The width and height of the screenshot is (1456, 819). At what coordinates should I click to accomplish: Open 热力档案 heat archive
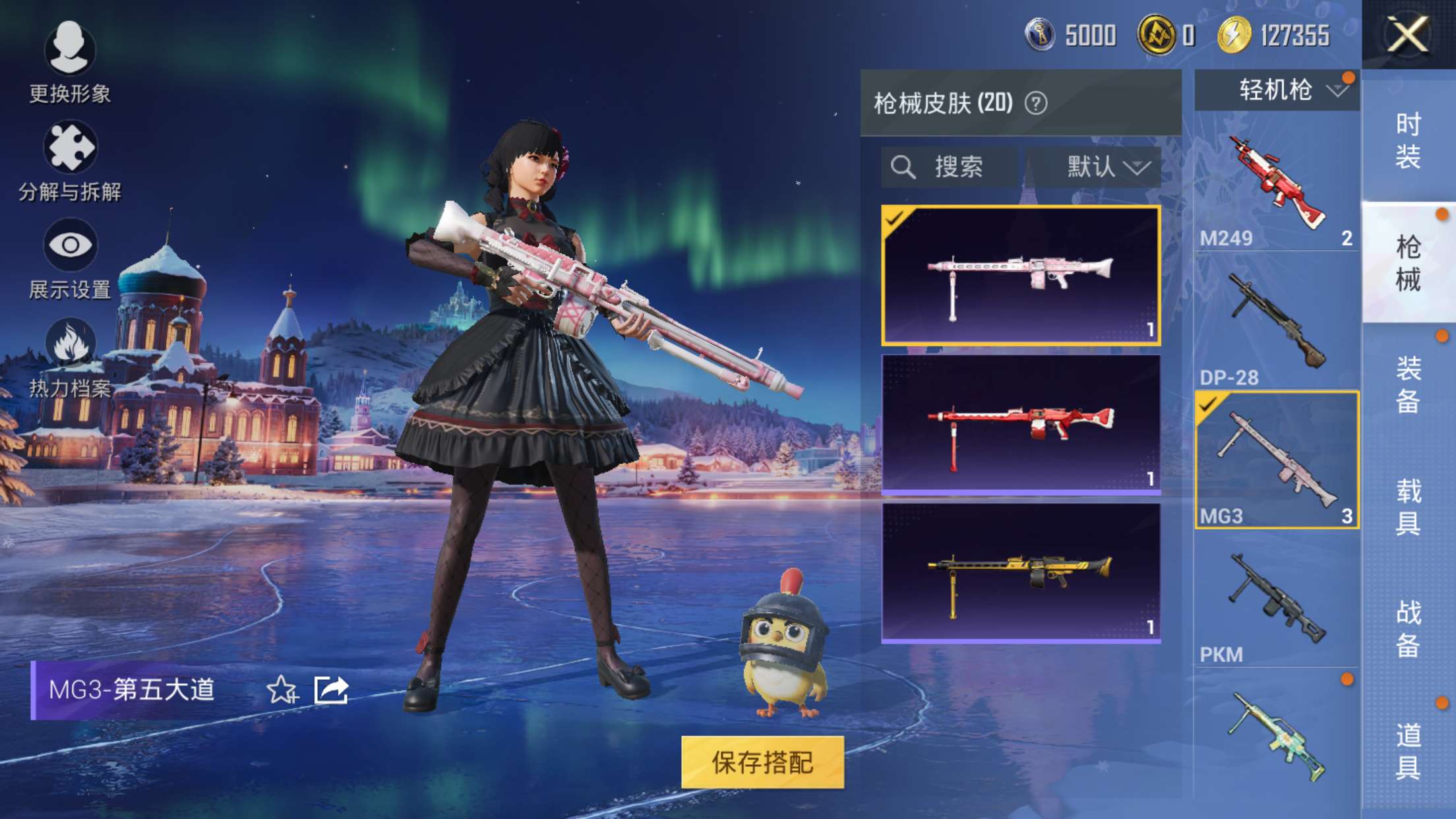click(69, 357)
